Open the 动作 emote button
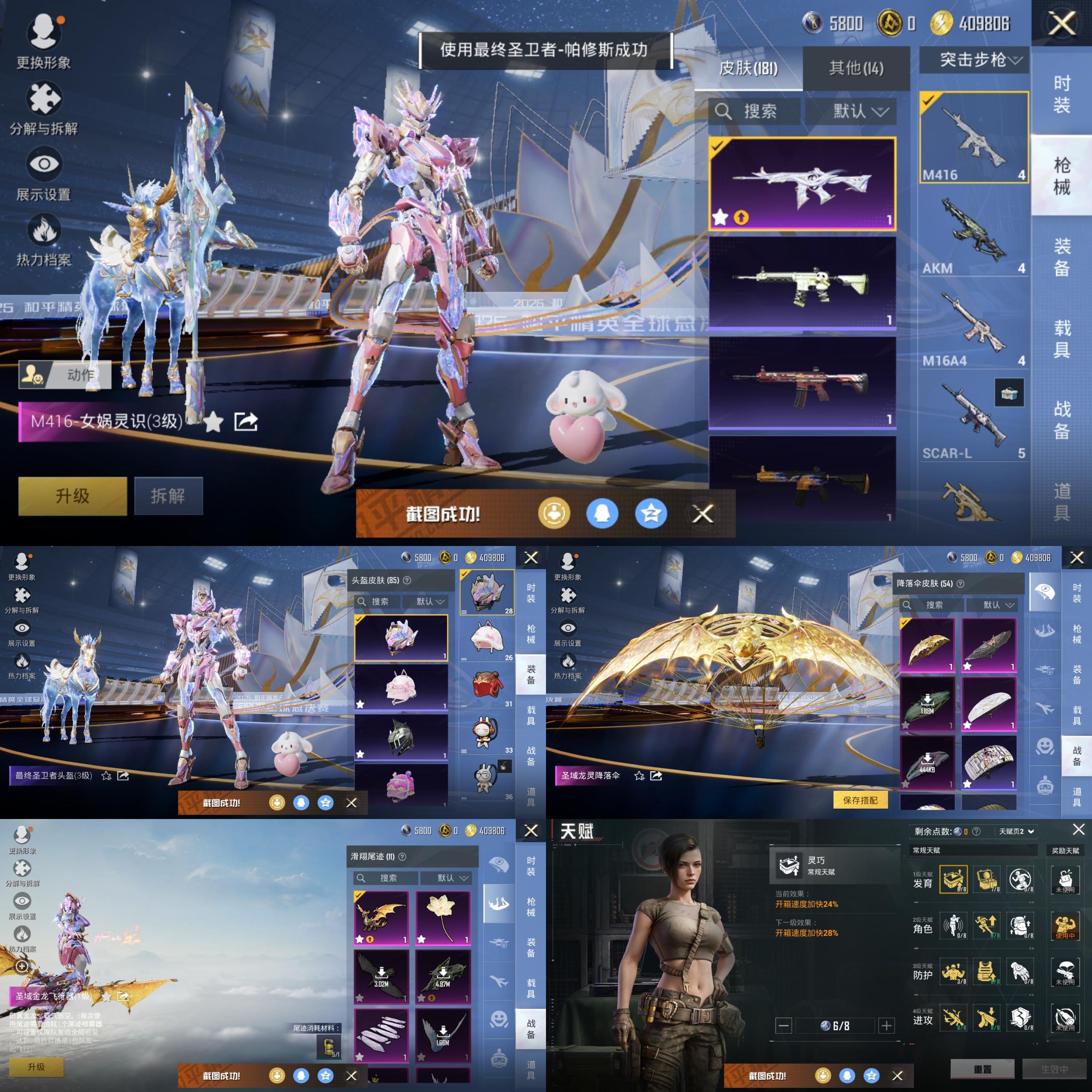Viewport: 1092px width, 1092px height. coord(65,374)
